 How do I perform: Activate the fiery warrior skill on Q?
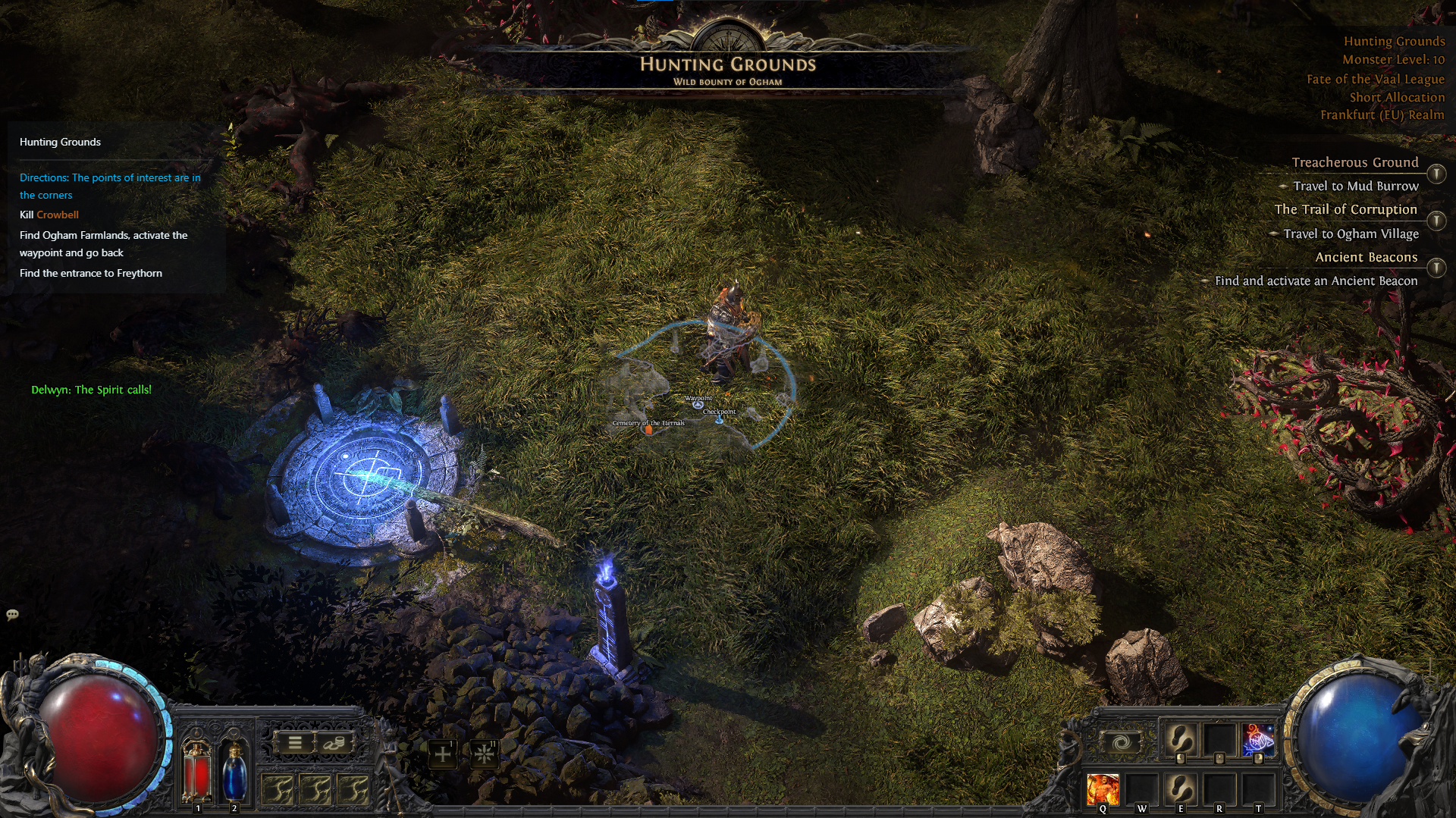1103,787
